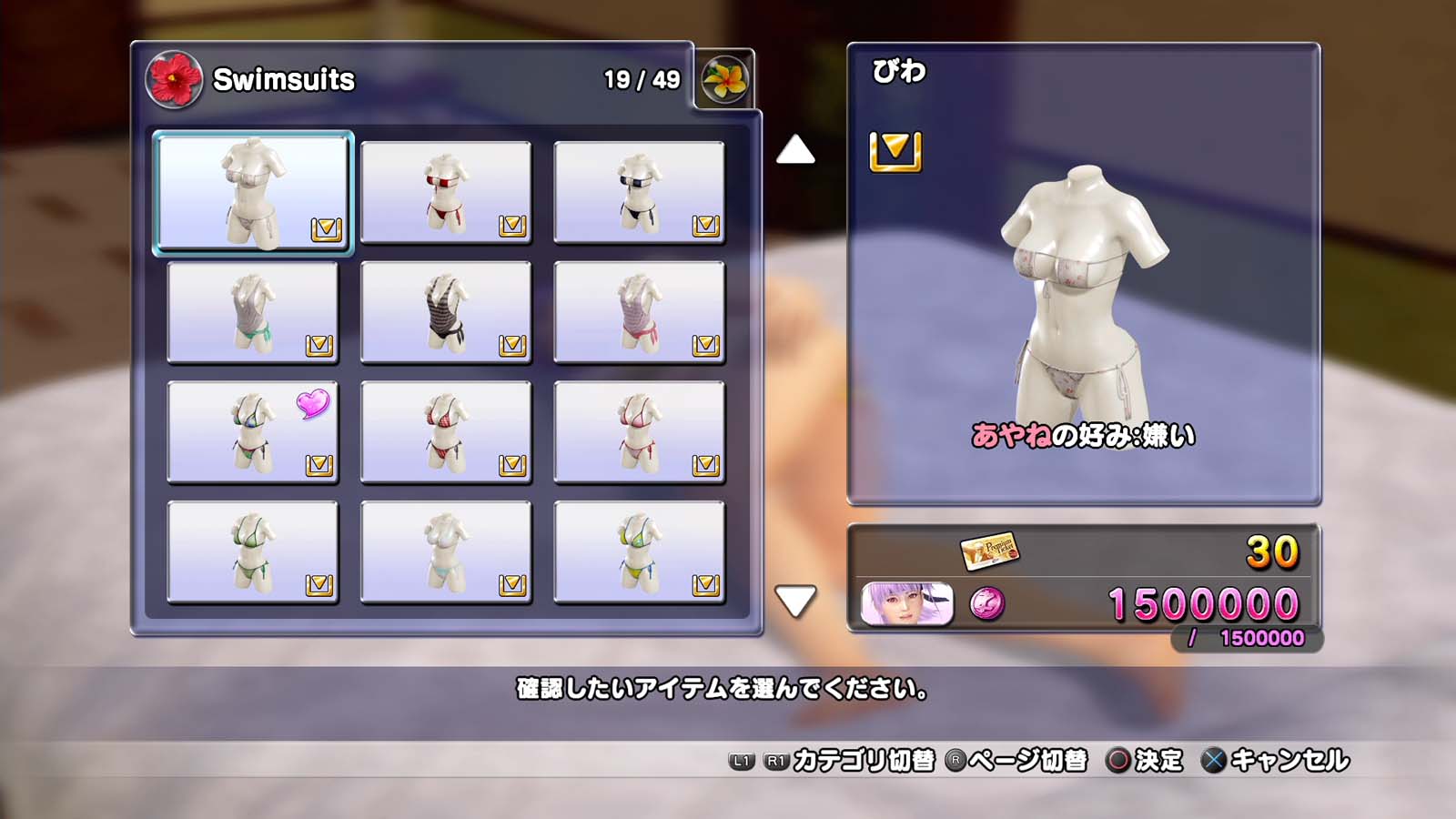The image size is (1456, 819).
Task: Choose the black striped swimsuit tile
Action: (446, 312)
